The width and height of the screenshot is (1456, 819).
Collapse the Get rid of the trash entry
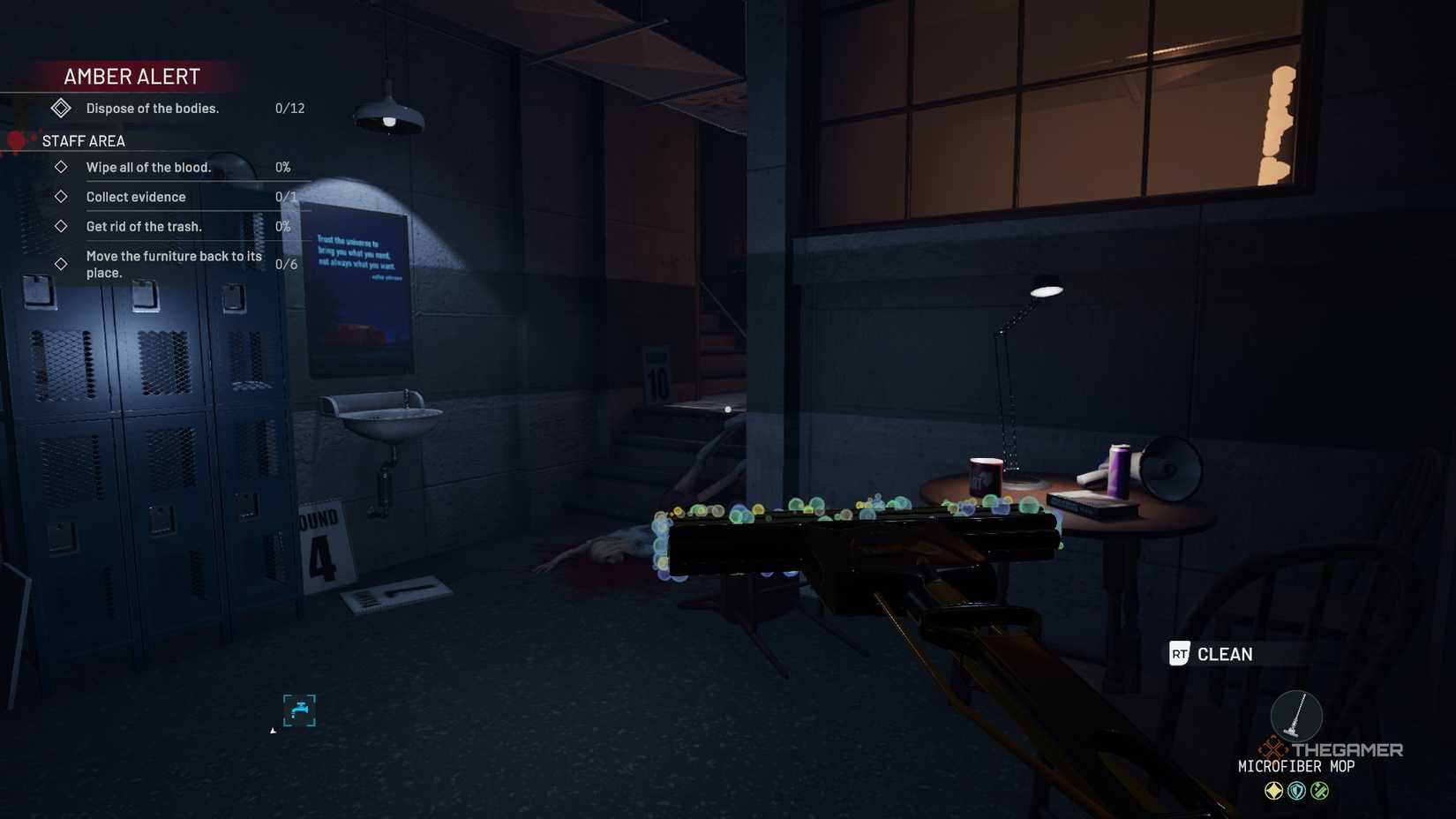pos(61,227)
